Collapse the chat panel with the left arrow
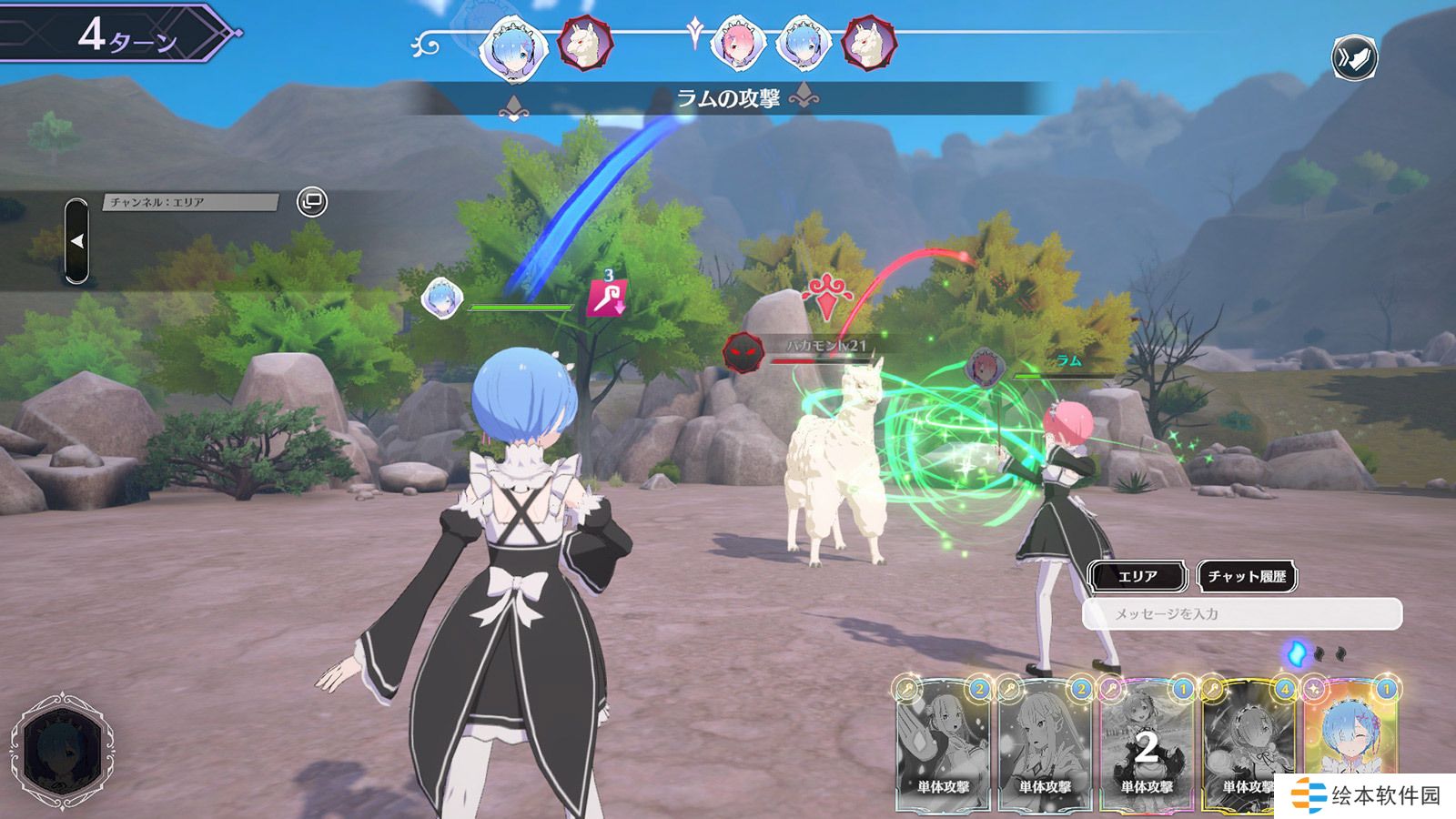This screenshot has width=1456, height=819. click(77, 241)
